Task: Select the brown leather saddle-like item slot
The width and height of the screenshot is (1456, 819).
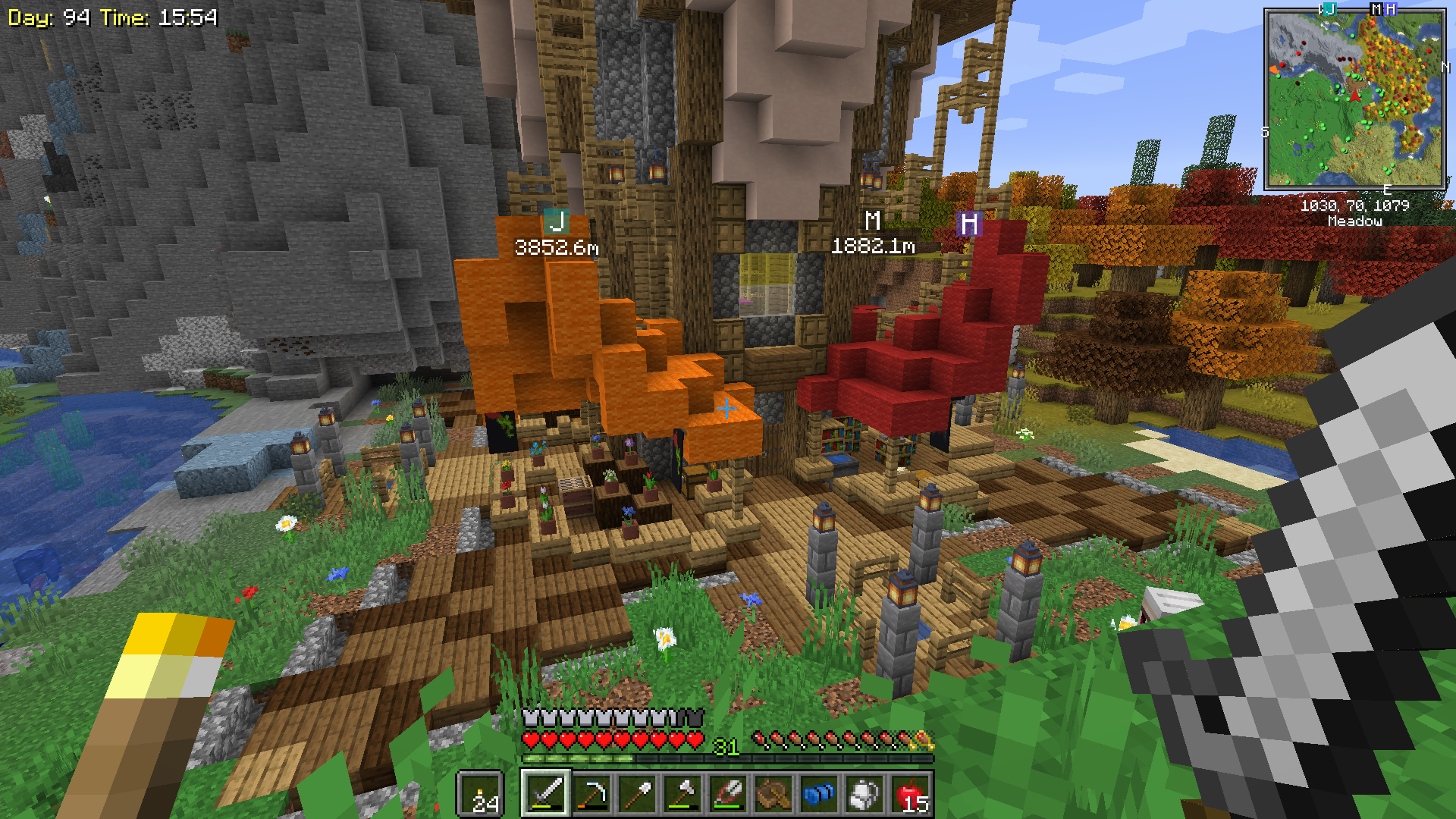Action: [773, 794]
